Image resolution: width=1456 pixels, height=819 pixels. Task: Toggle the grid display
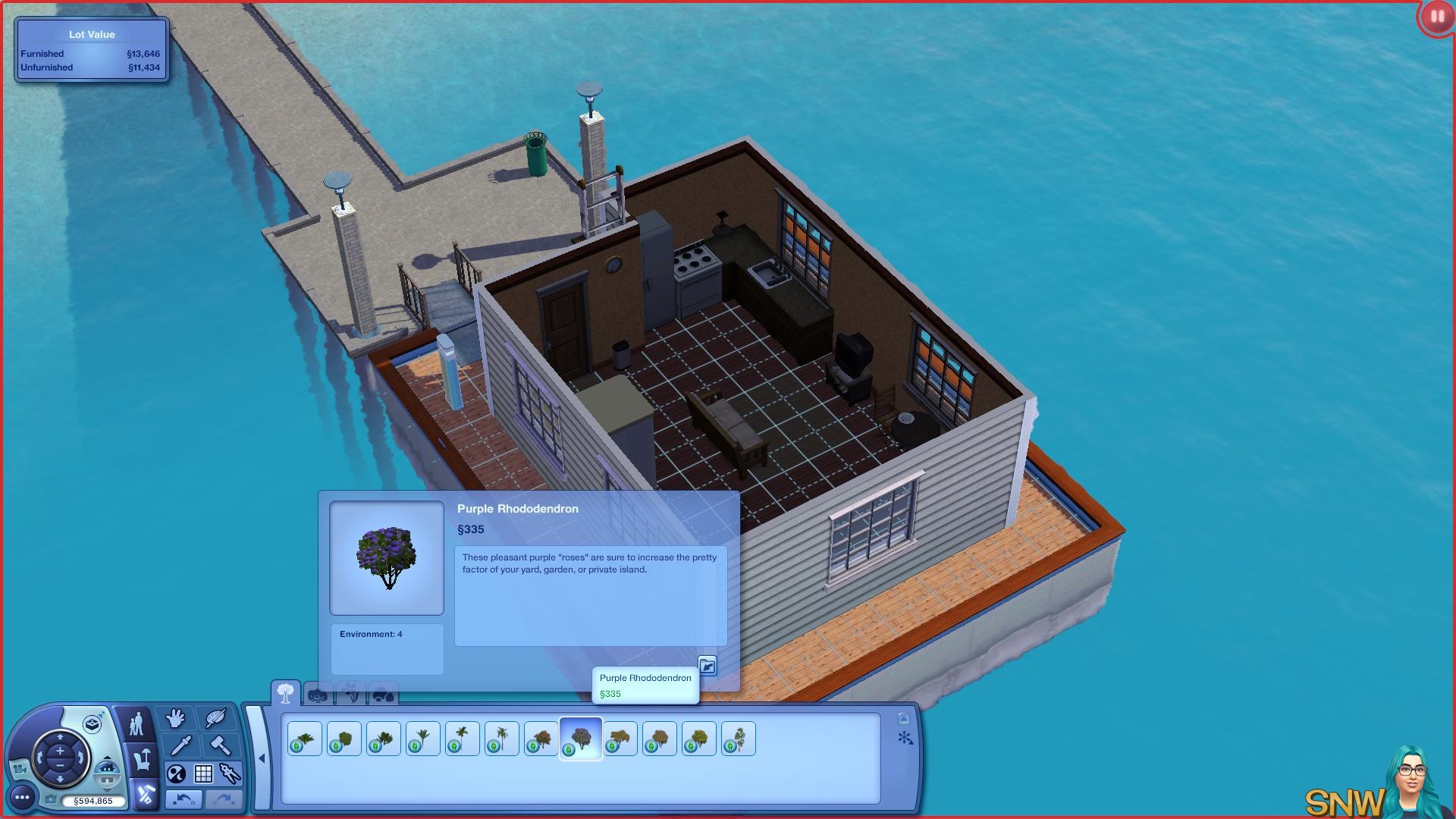point(203,773)
